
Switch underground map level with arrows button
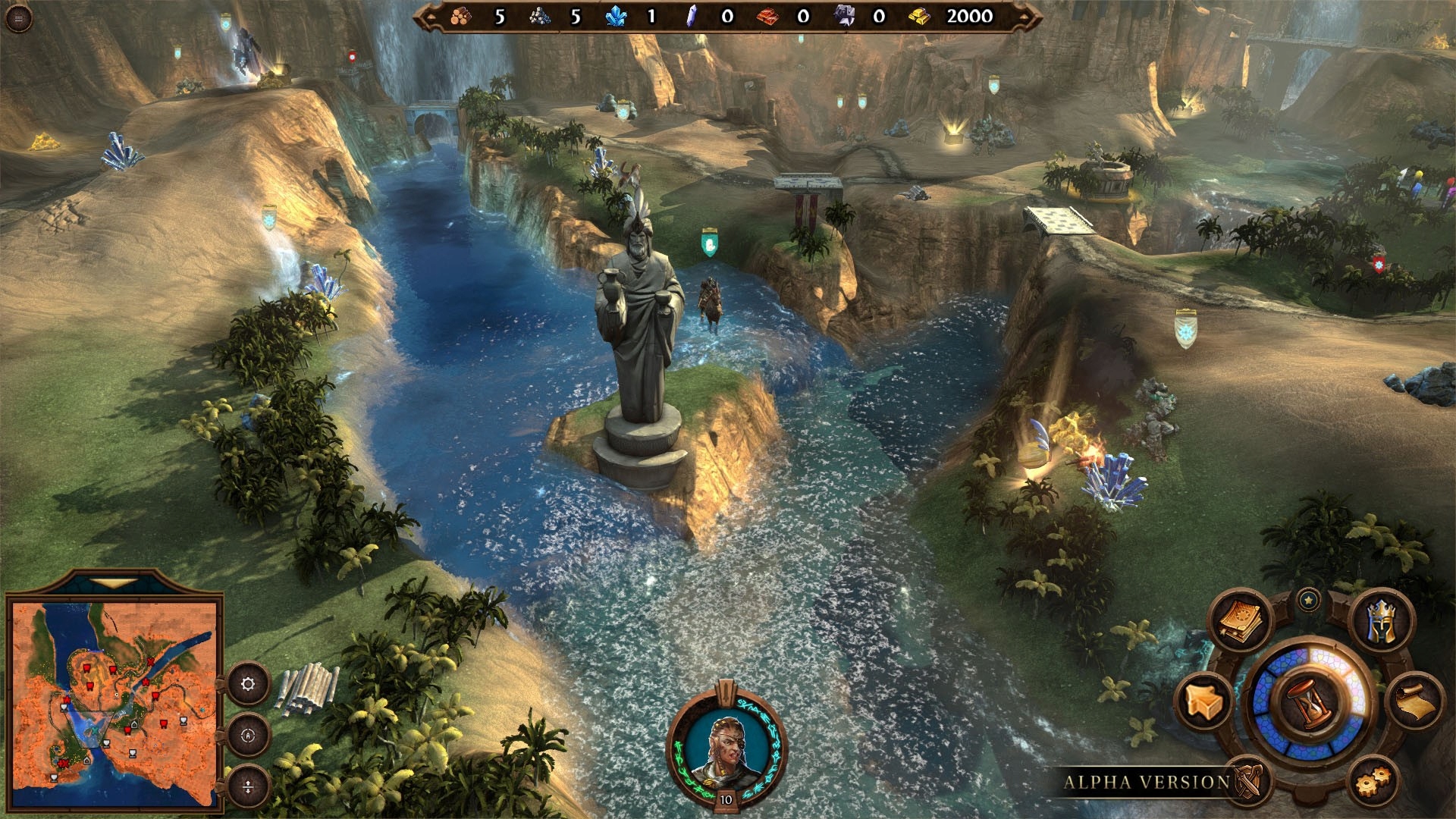248,787
